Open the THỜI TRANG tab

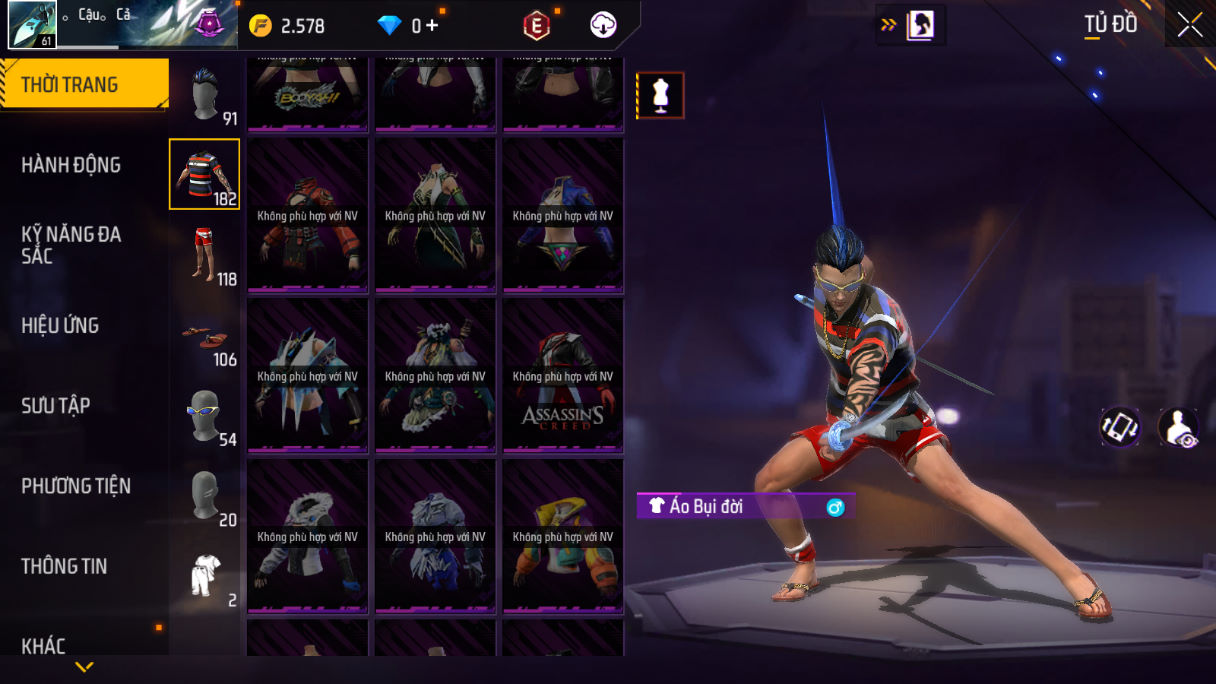tap(84, 85)
